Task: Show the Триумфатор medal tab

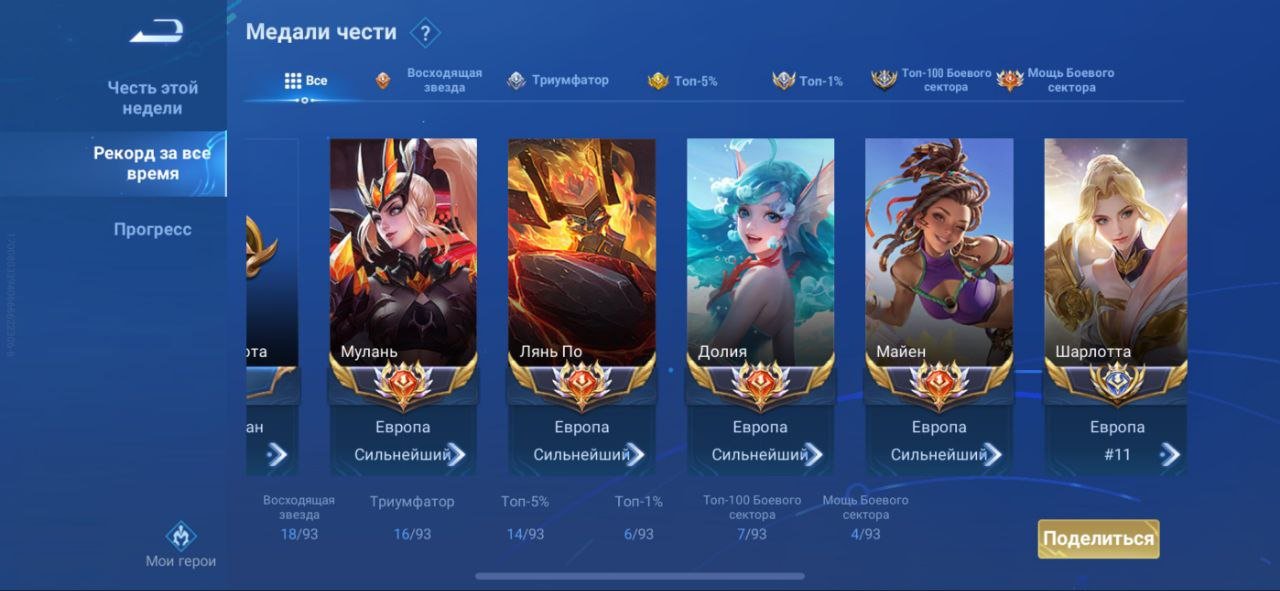Action: [558, 81]
